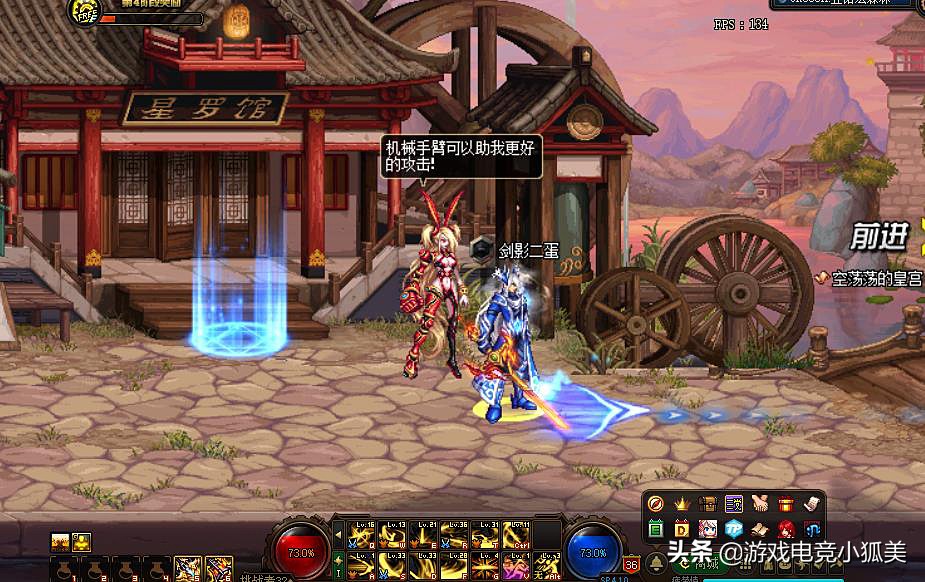
Task: Click the skill bar left arrow toggle
Action: click(338, 534)
